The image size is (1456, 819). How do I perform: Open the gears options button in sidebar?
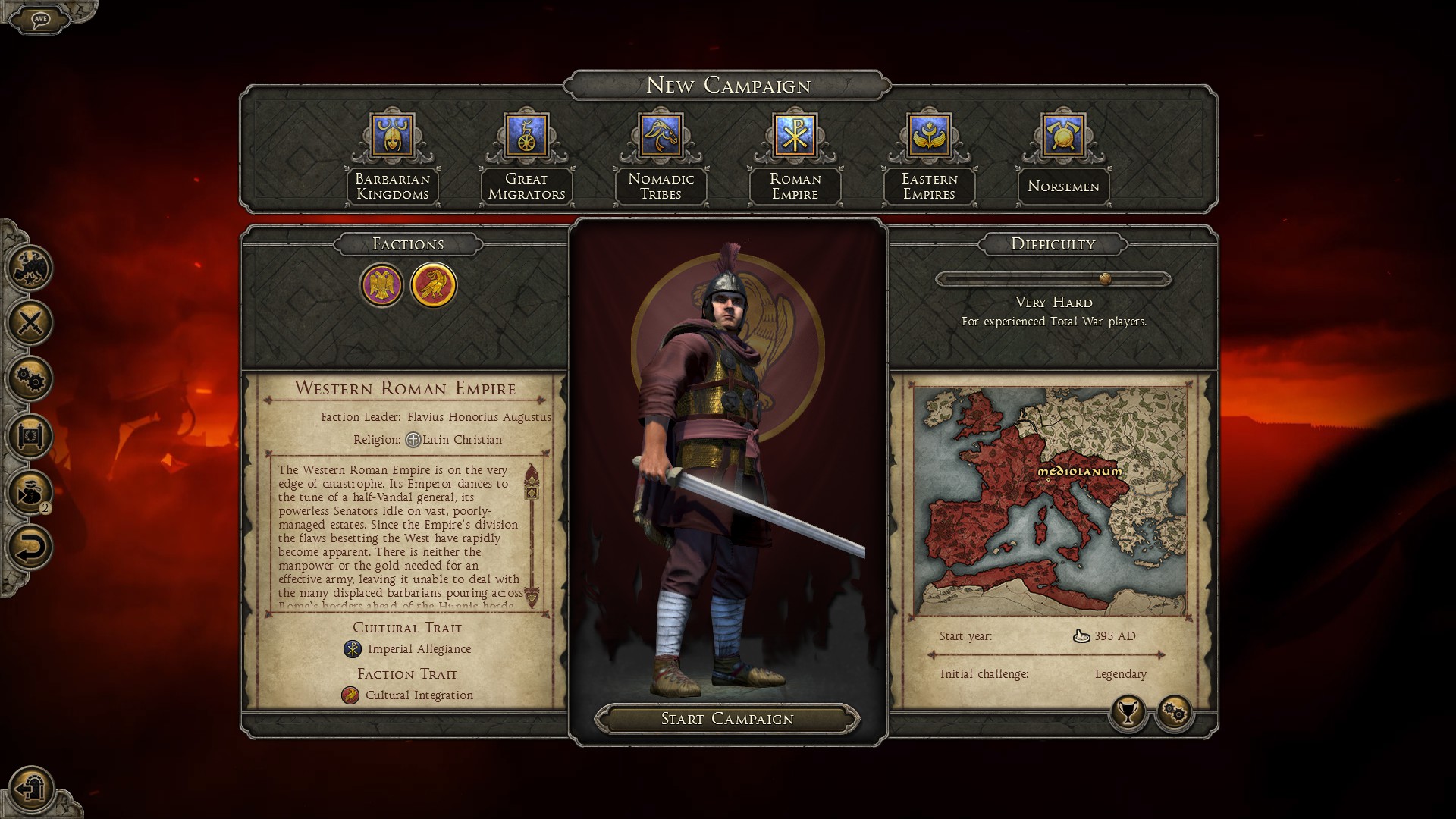tap(30, 378)
